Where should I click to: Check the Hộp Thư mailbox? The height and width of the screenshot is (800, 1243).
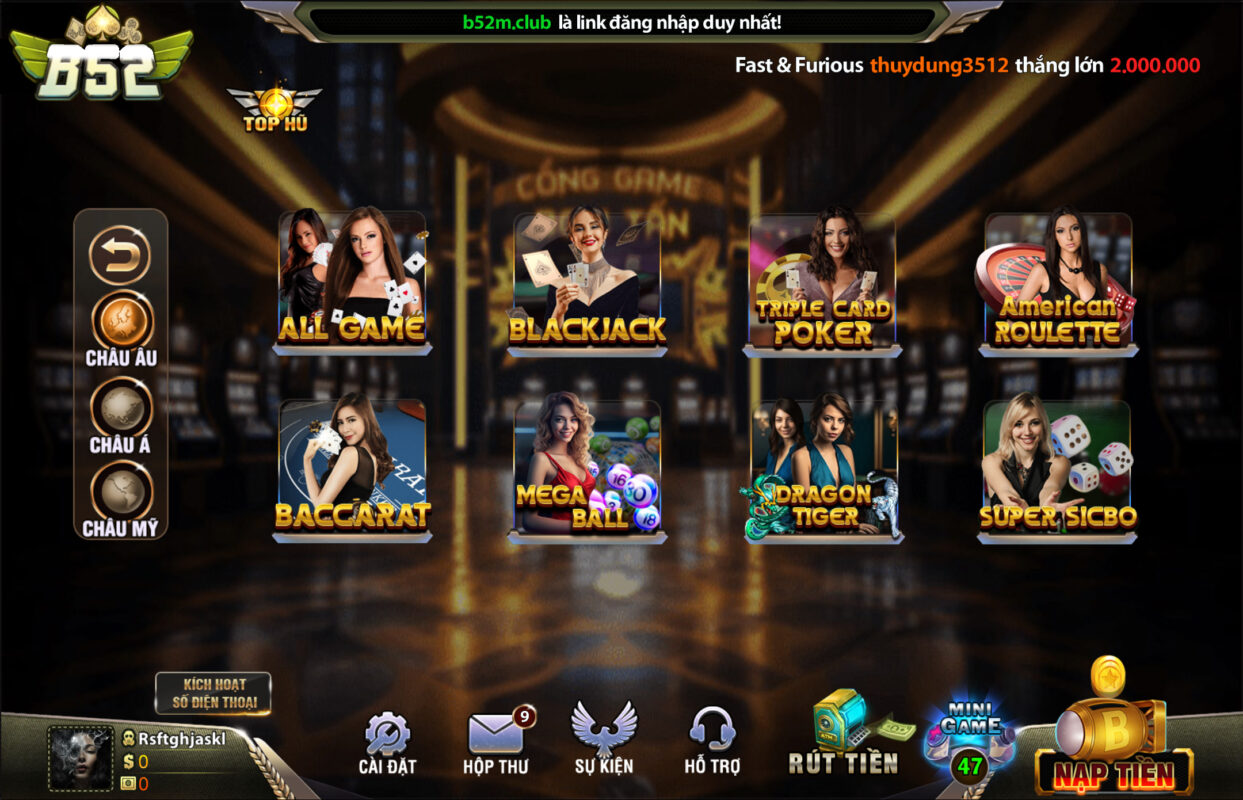point(496,744)
